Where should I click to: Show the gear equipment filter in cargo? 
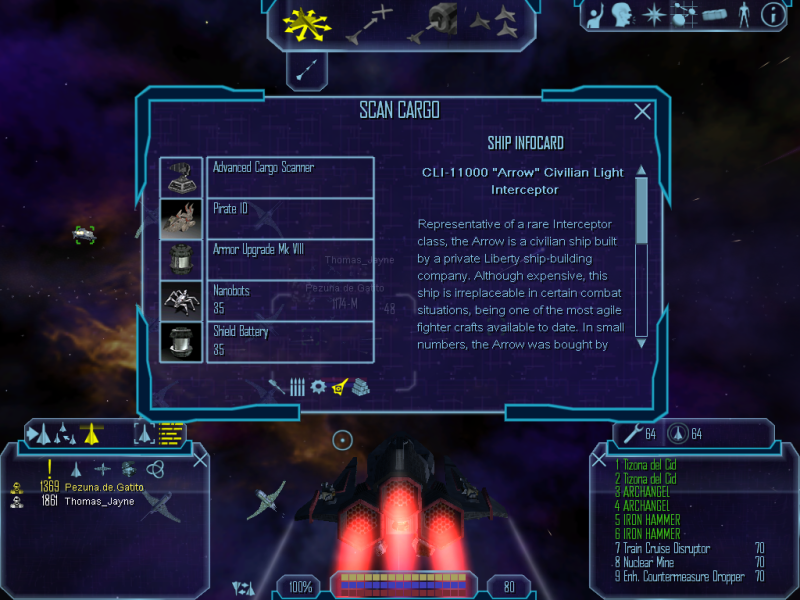coord(318,386)
